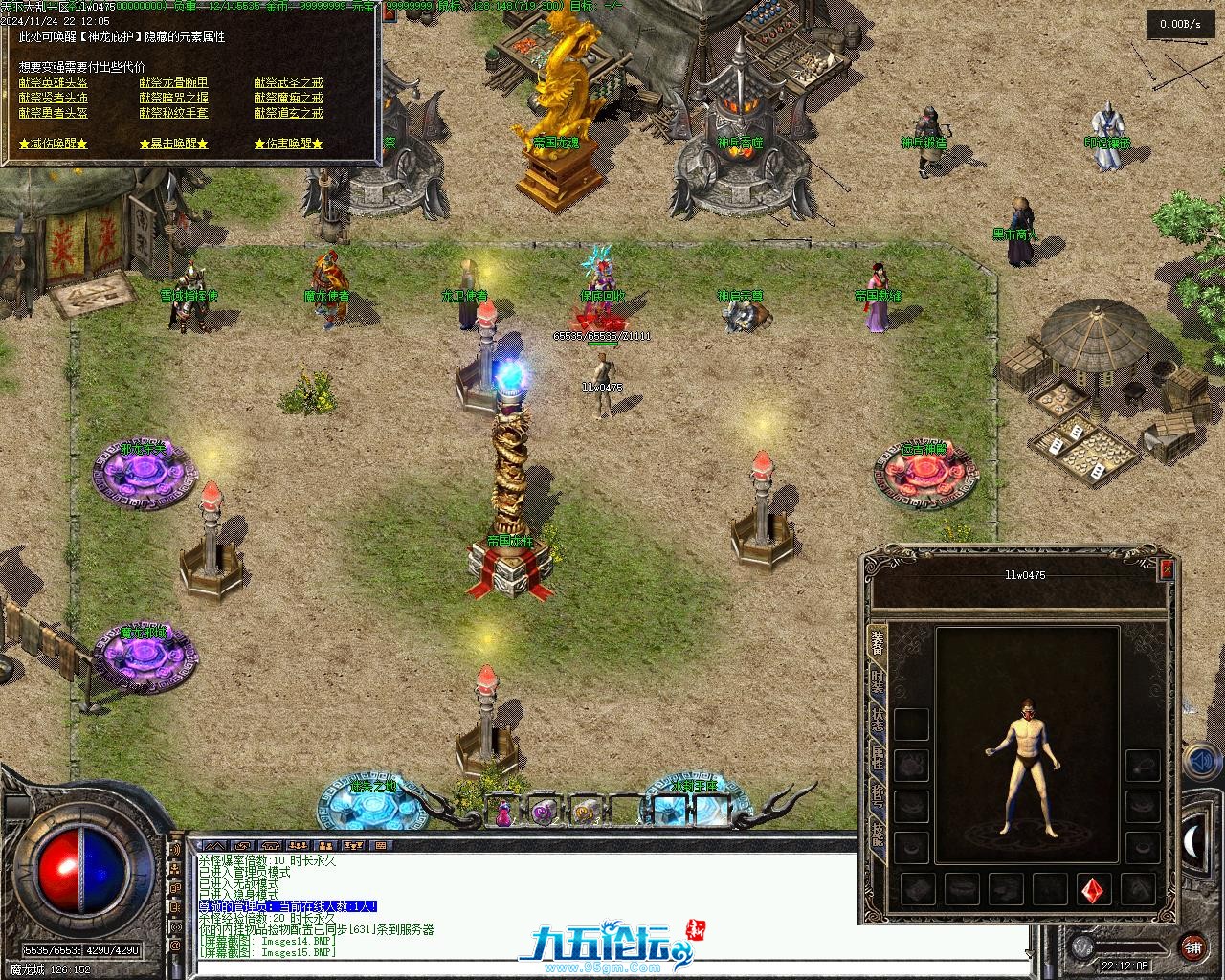This screenshot has height=980, width=1225.
Task: Activate ★伤害唤醒★ awakening option
Action: point(288,144)
